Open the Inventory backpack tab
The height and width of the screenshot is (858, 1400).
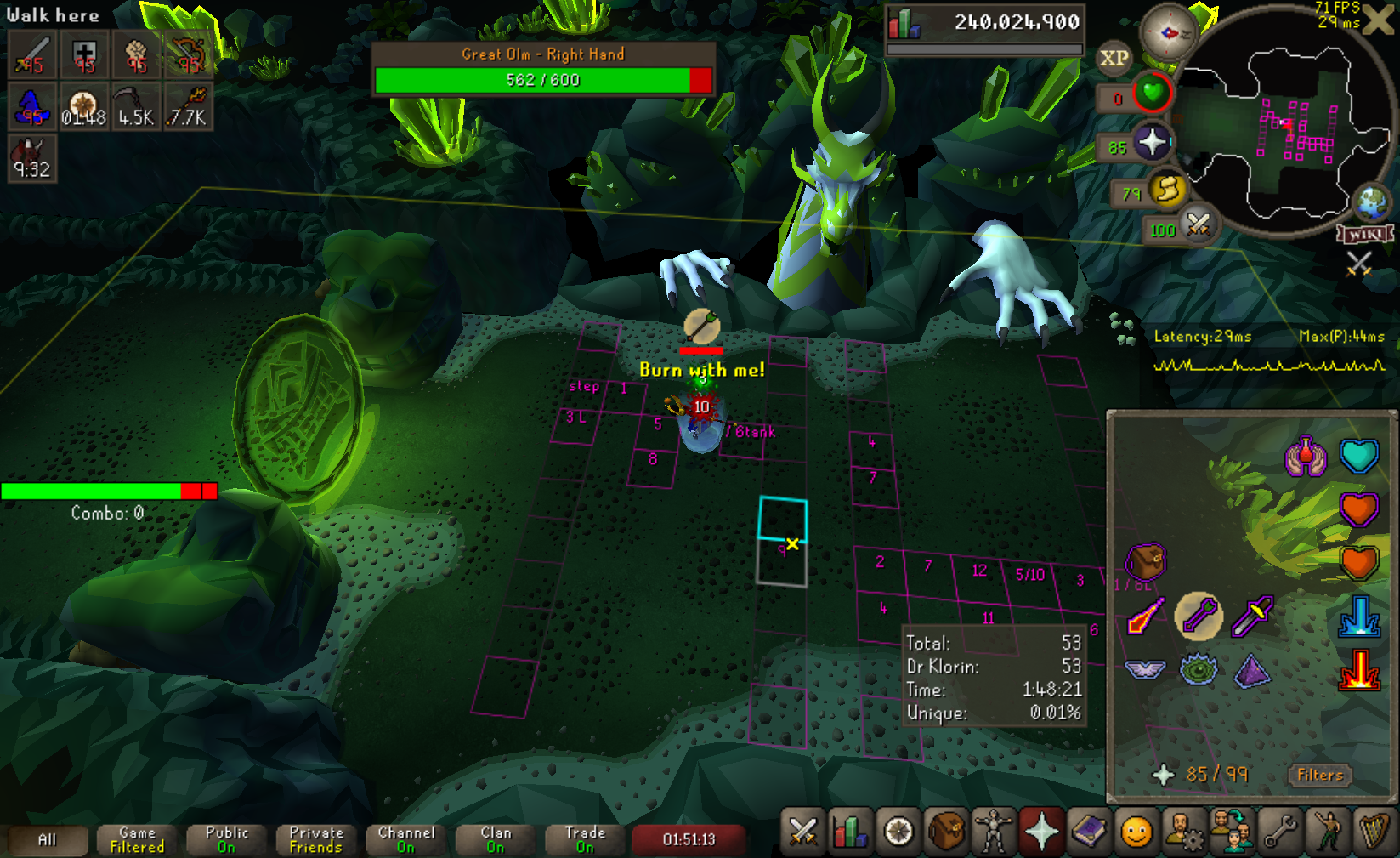point(945,832)
